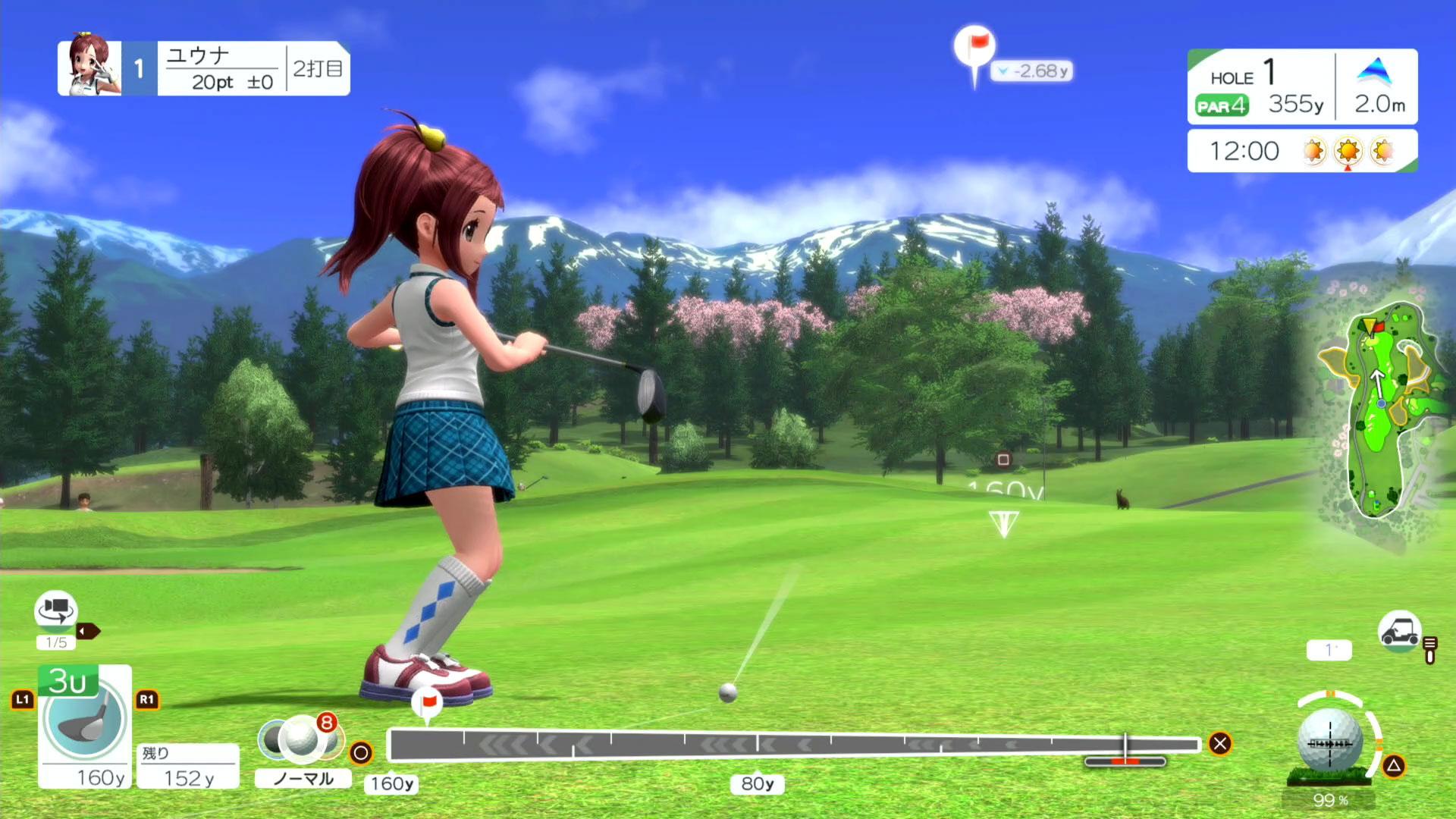Screen dimensions: 1456x819
Task: Adjust the ball impact point indicator
Action: (1330, 743)
